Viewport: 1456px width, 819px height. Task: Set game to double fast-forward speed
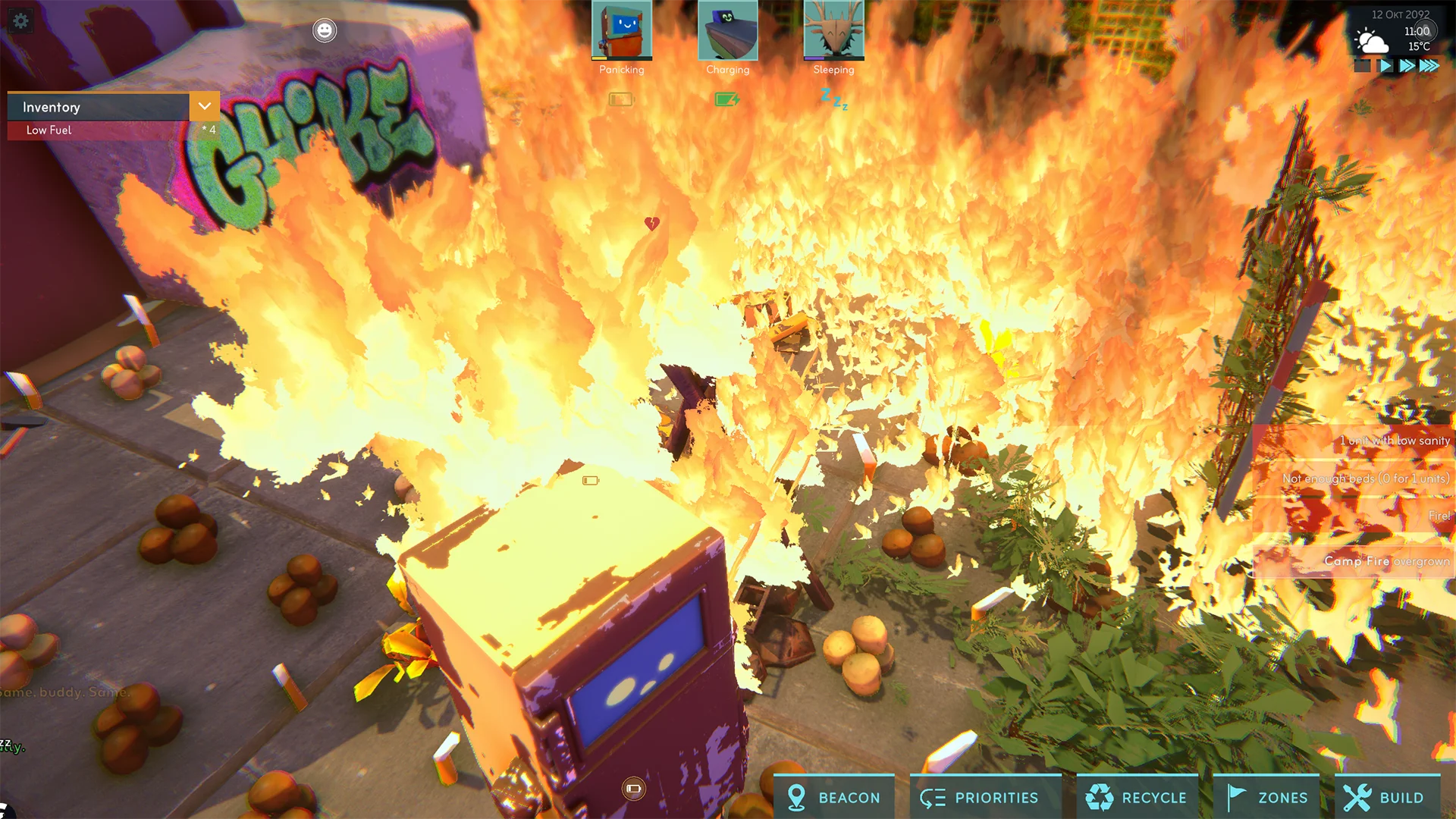coord(1407,66)
